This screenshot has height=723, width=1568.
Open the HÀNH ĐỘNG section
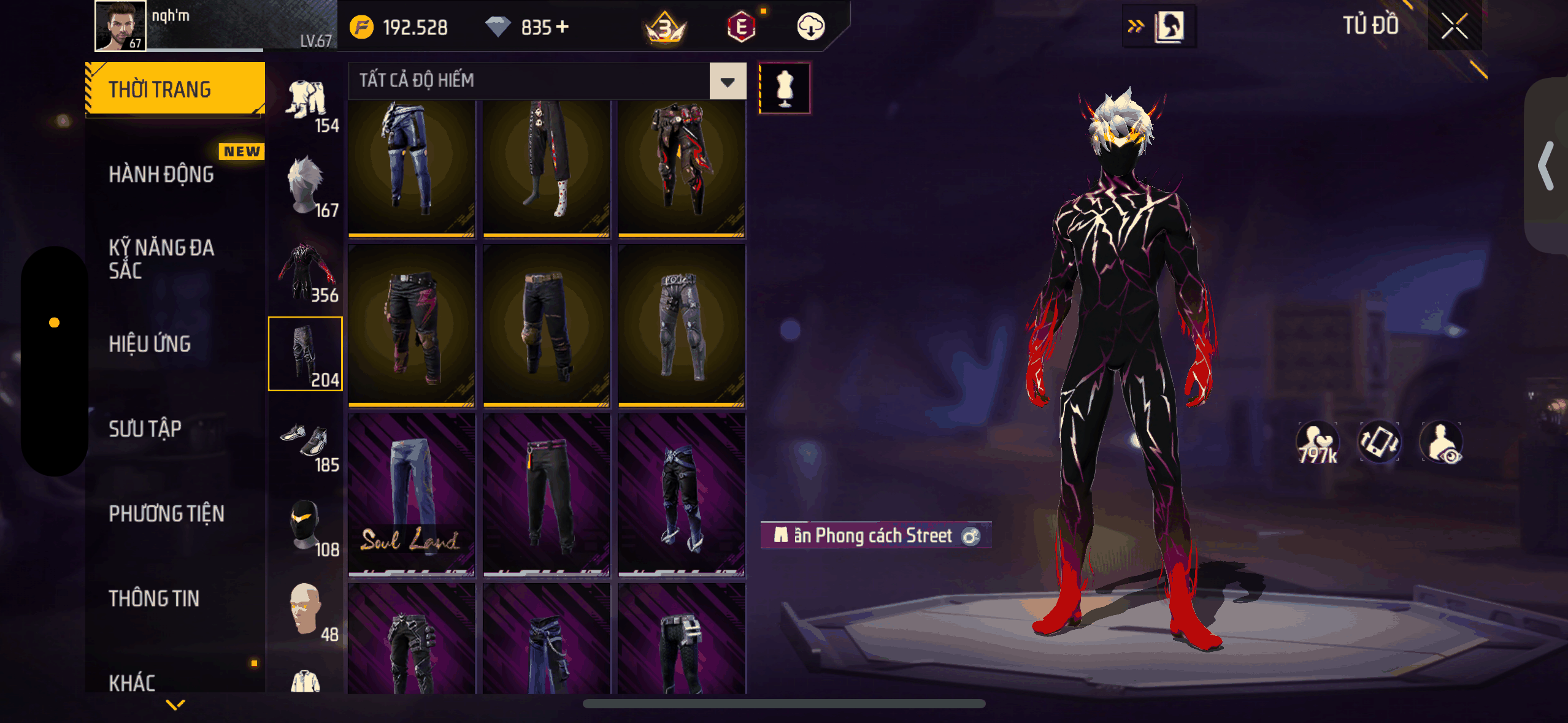162,175
